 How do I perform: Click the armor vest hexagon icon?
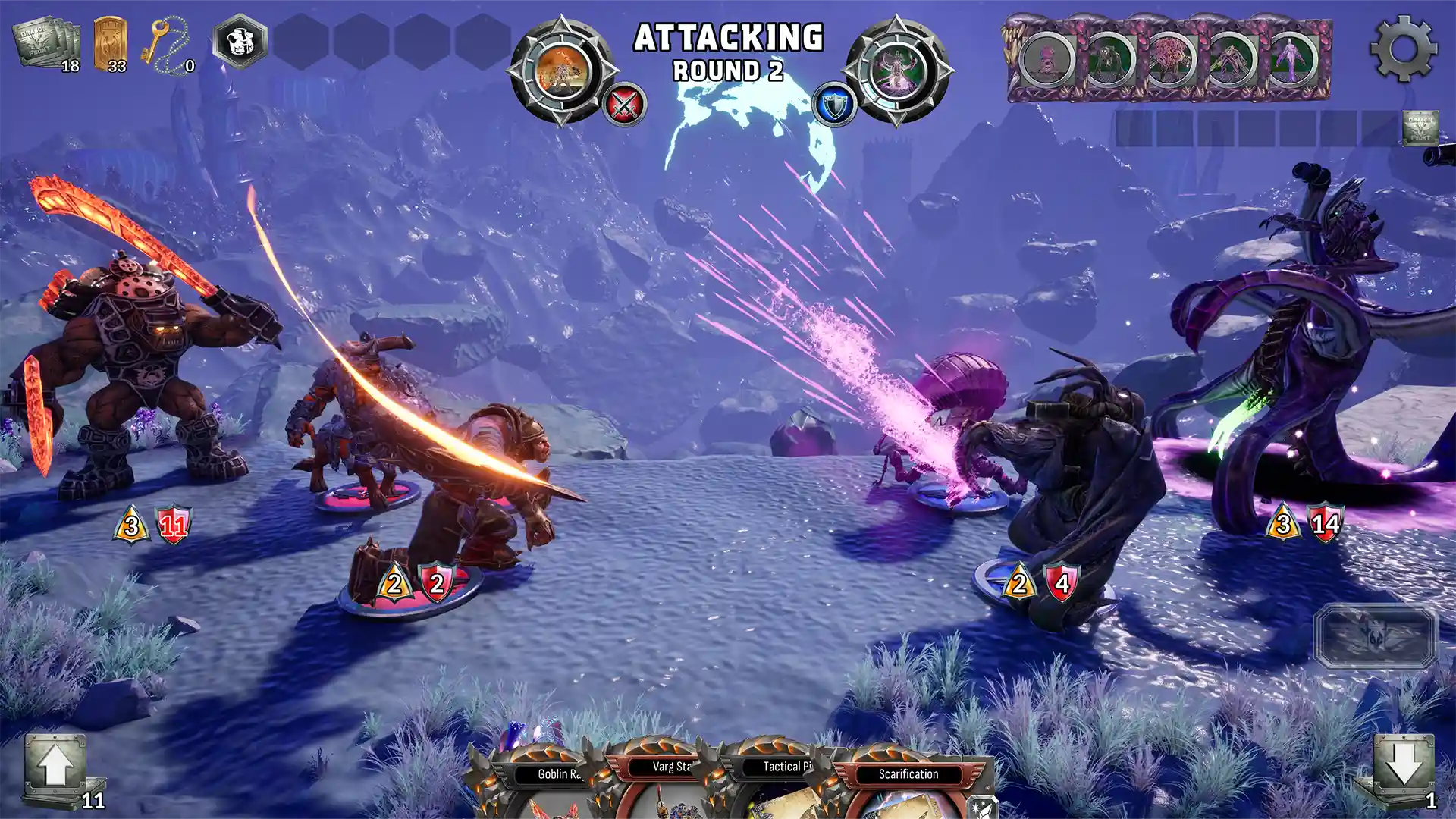(240, 41)
